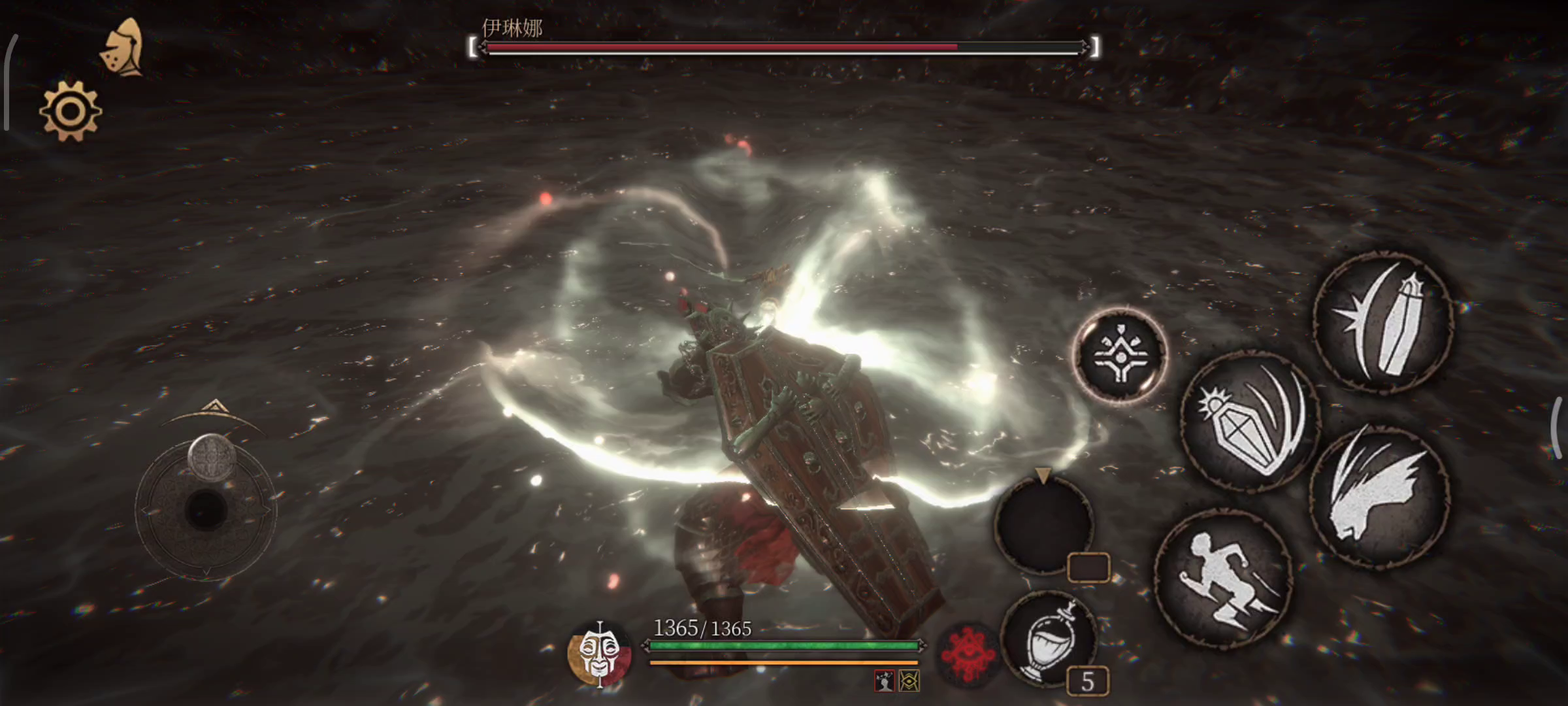Activate the coffin slash attack

(1383, 322)
